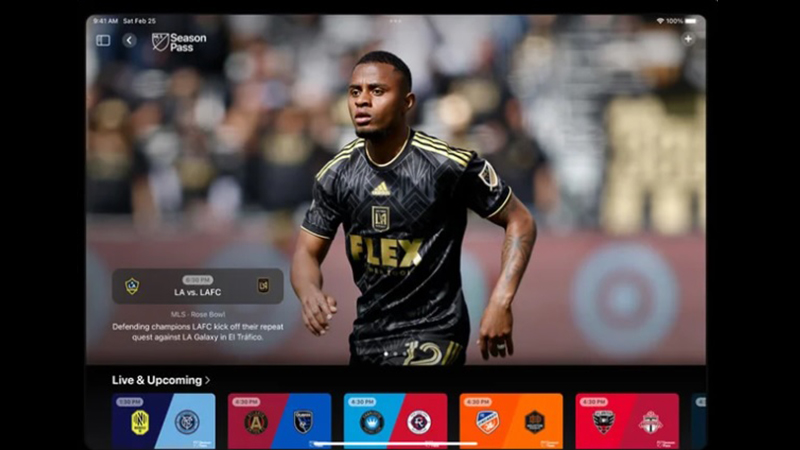Open the Atlanta United vs. San Jose match

click(279, 421)
